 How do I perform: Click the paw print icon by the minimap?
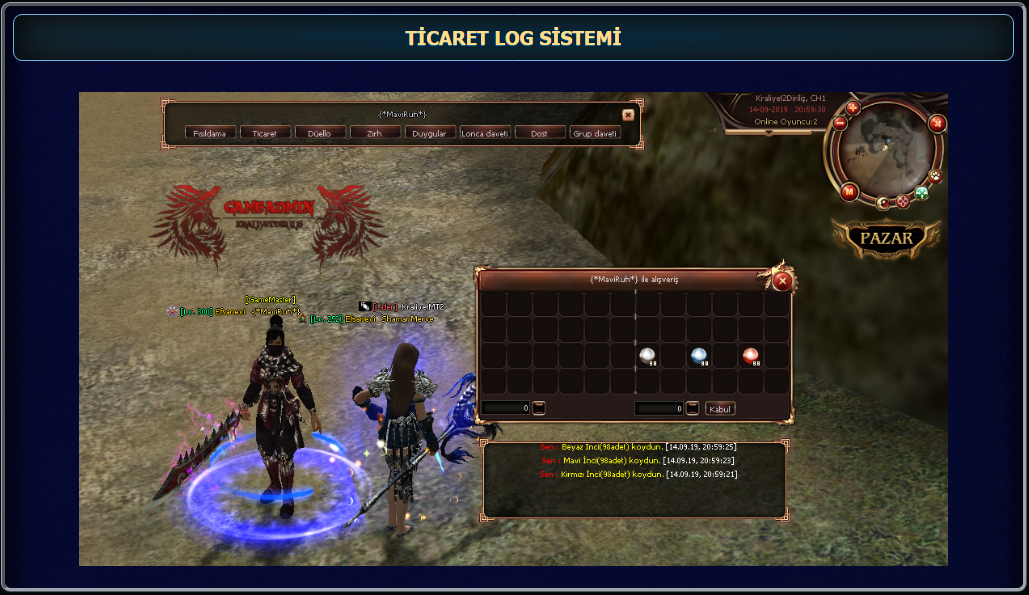pos(935,177)
